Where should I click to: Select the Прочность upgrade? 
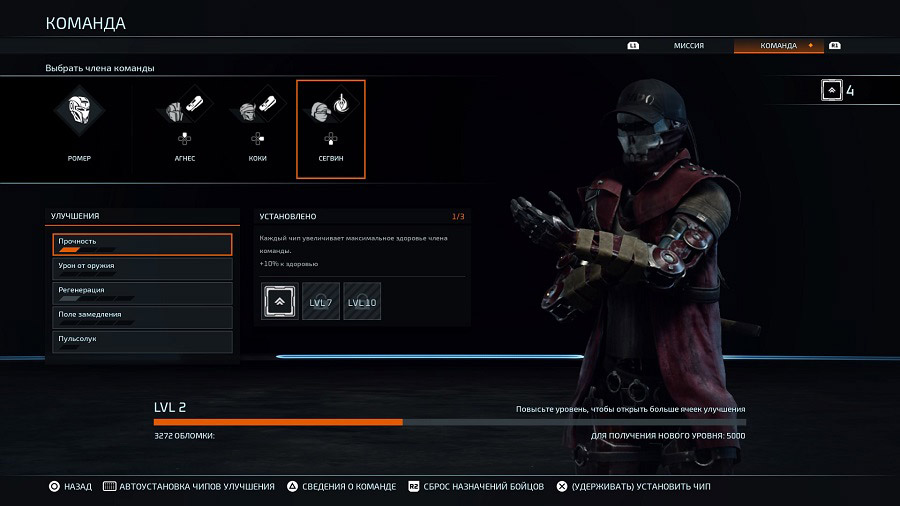point(142,244)
